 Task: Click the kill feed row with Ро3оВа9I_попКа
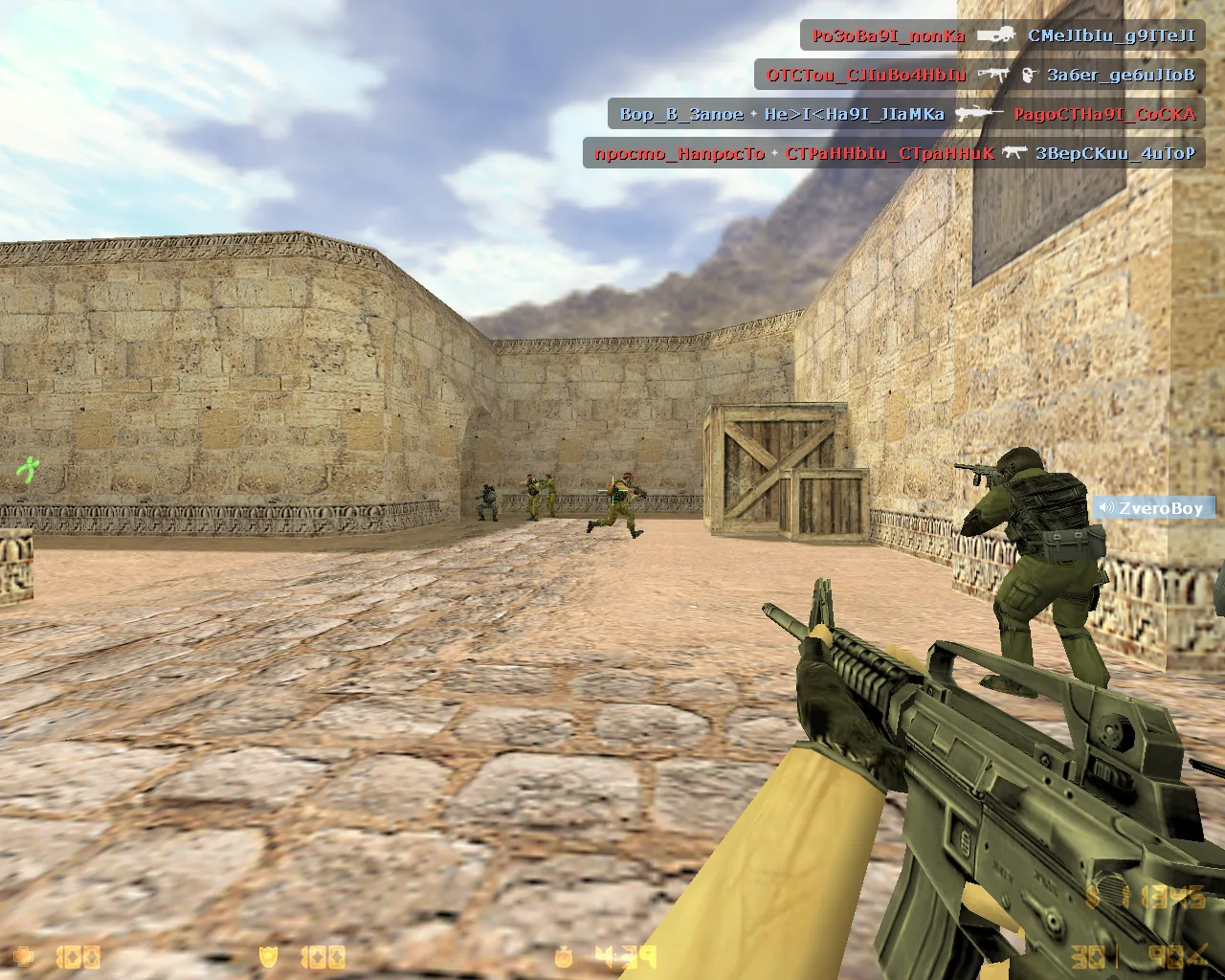coord(1002,36)
